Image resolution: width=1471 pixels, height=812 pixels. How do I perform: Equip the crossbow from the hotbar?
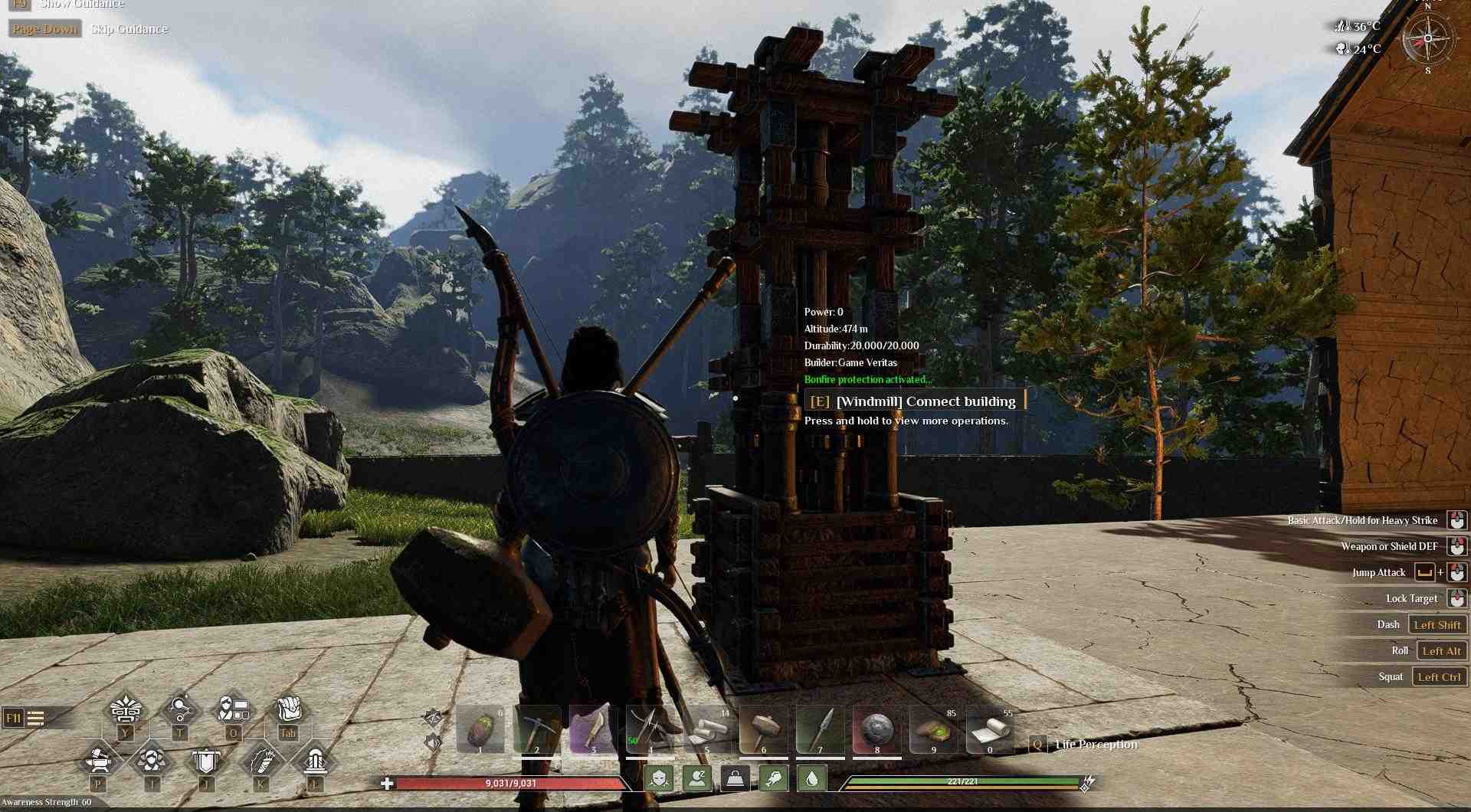[x=650, y=729]
